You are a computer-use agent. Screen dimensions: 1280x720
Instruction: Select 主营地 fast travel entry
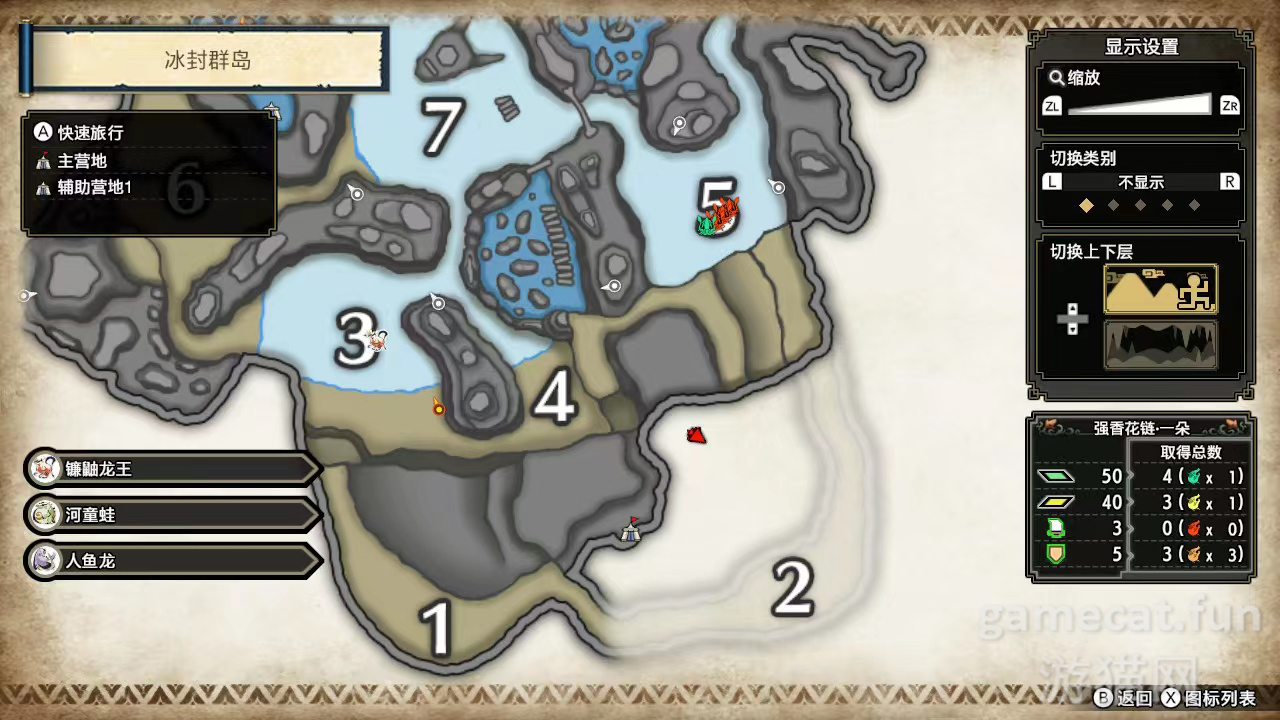pyautogui.click(x=82, y=161)
